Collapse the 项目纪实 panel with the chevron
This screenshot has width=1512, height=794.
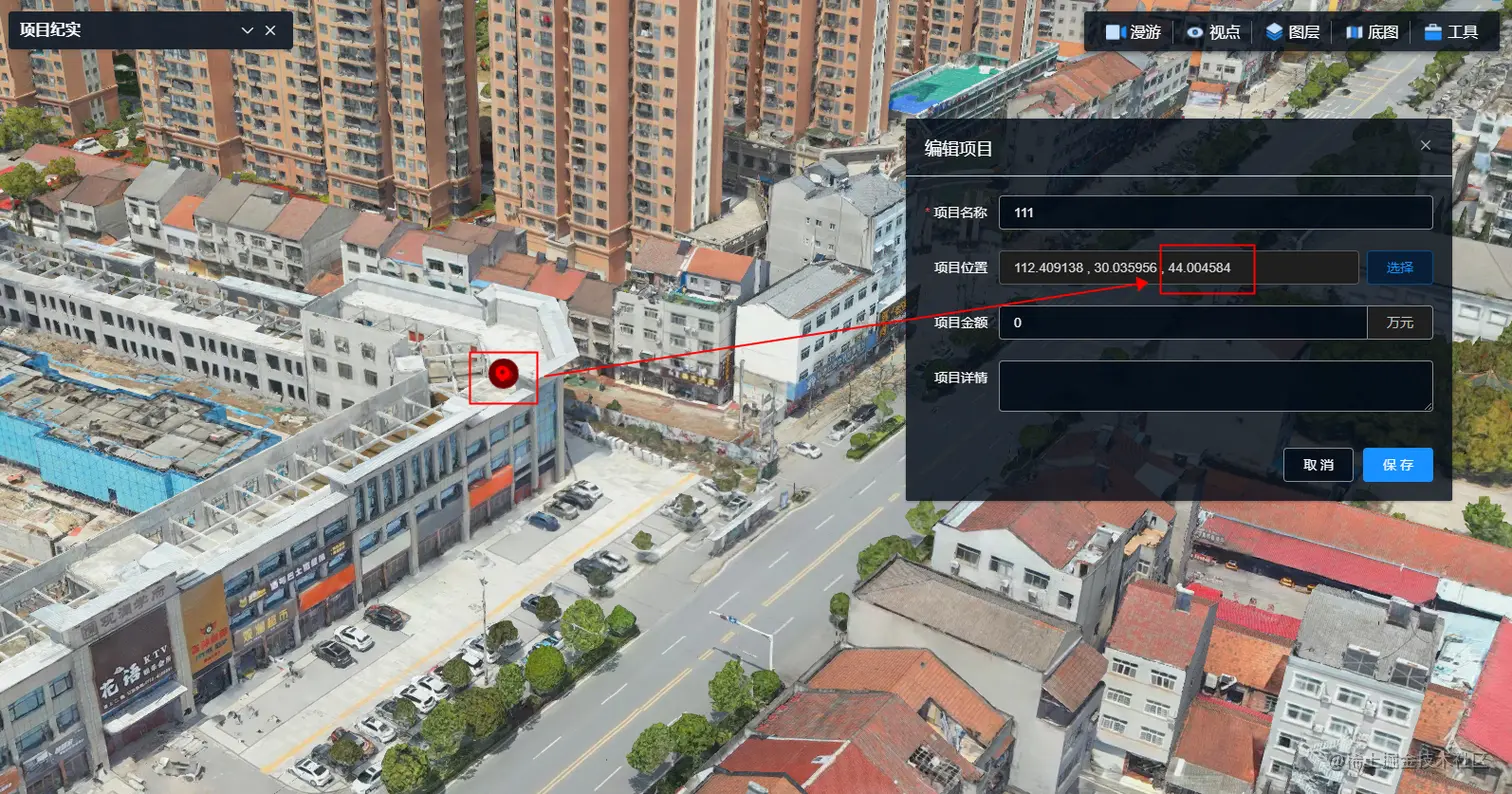[x=247, y=31]
